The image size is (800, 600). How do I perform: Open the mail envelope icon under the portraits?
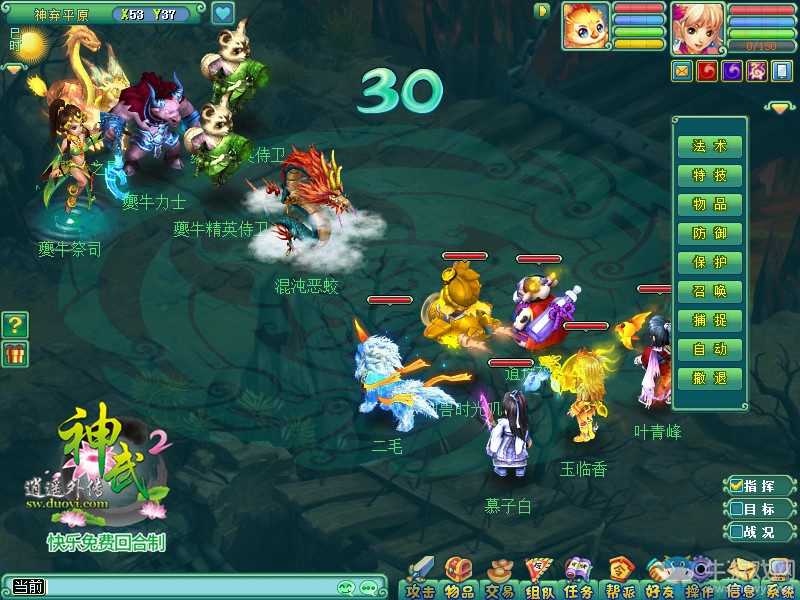pos(683,70)
